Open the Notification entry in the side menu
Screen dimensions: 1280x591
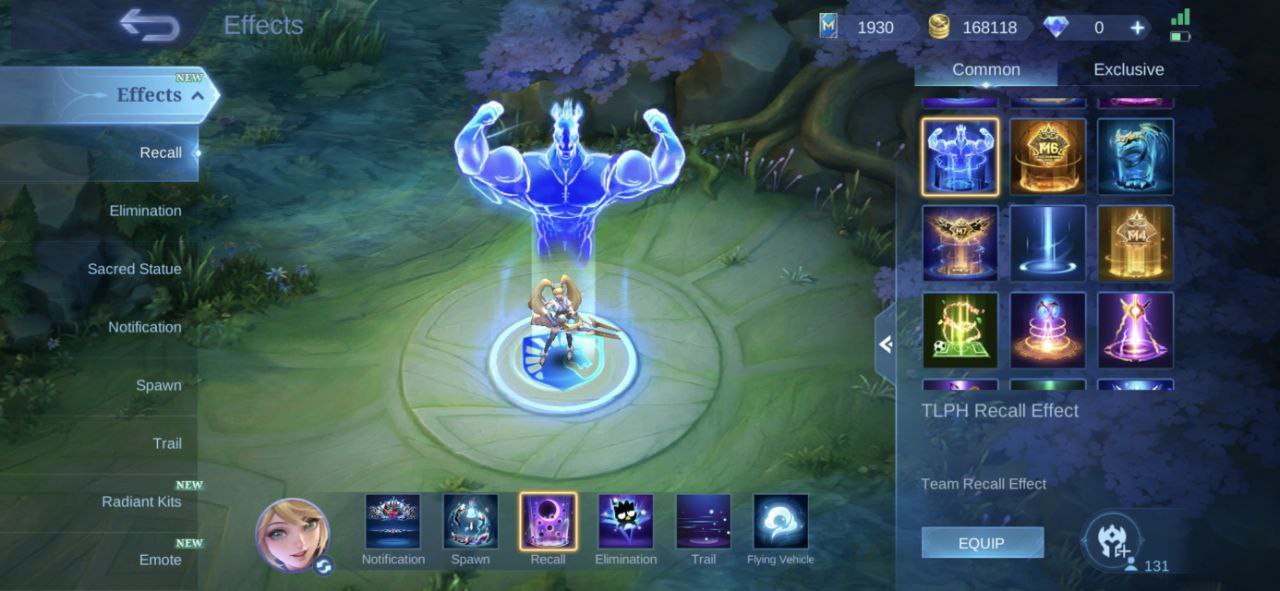(x=145, y=327)
